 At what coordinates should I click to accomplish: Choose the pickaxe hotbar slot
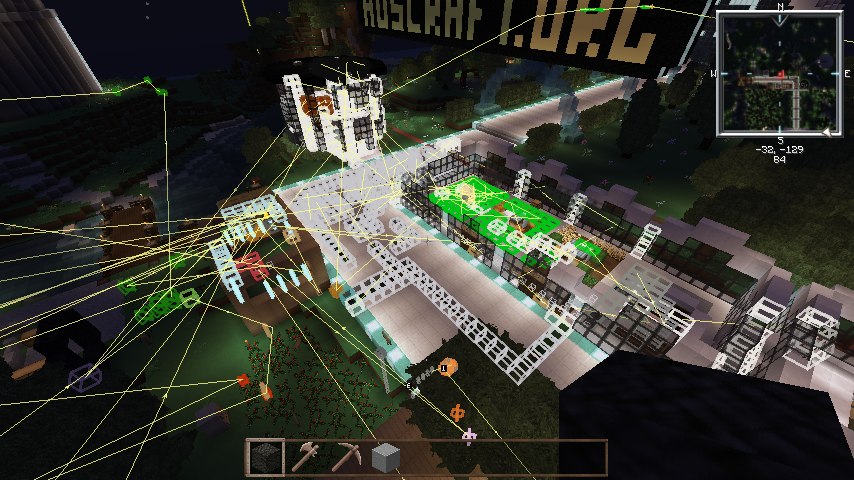point(346,458)
